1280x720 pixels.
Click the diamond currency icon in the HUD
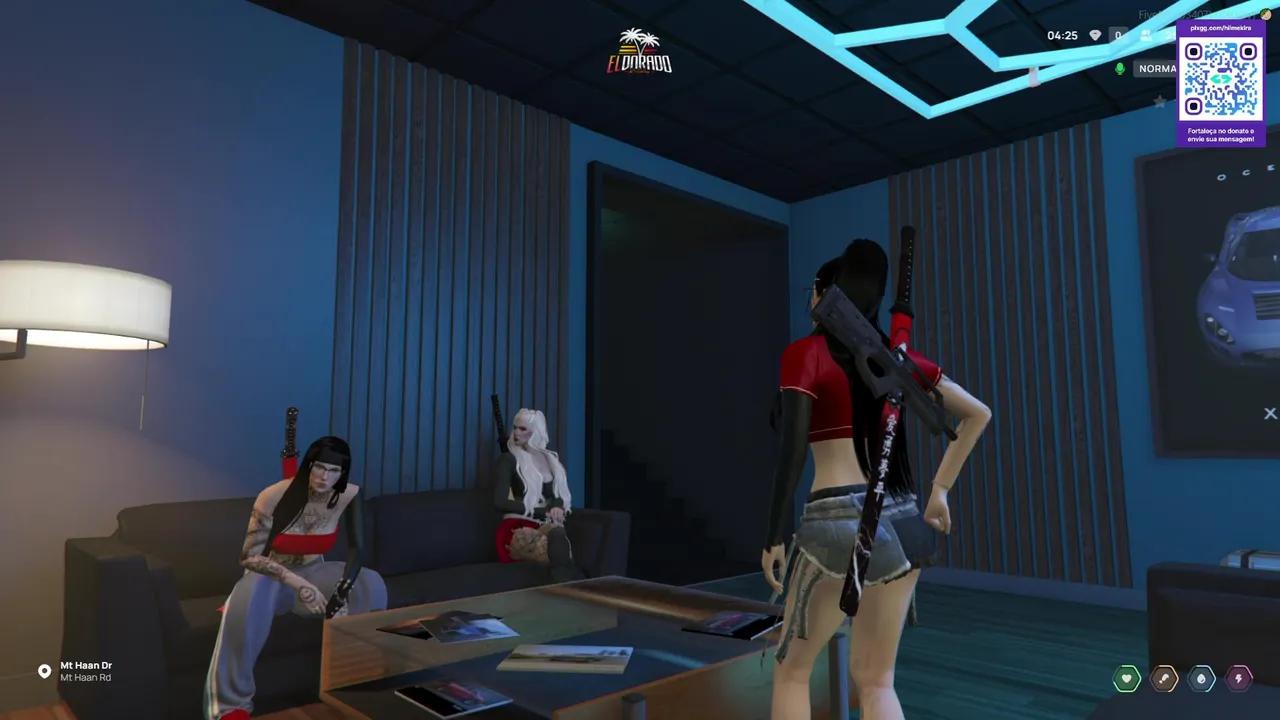(1095, 35)
